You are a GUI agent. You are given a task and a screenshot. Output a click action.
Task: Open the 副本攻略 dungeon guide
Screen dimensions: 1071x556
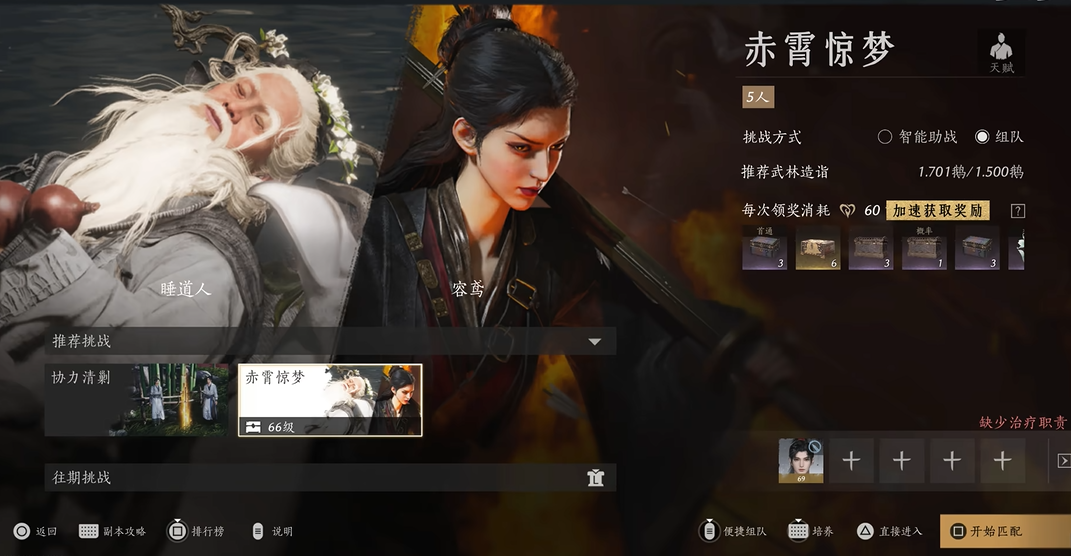coord(112,531)
